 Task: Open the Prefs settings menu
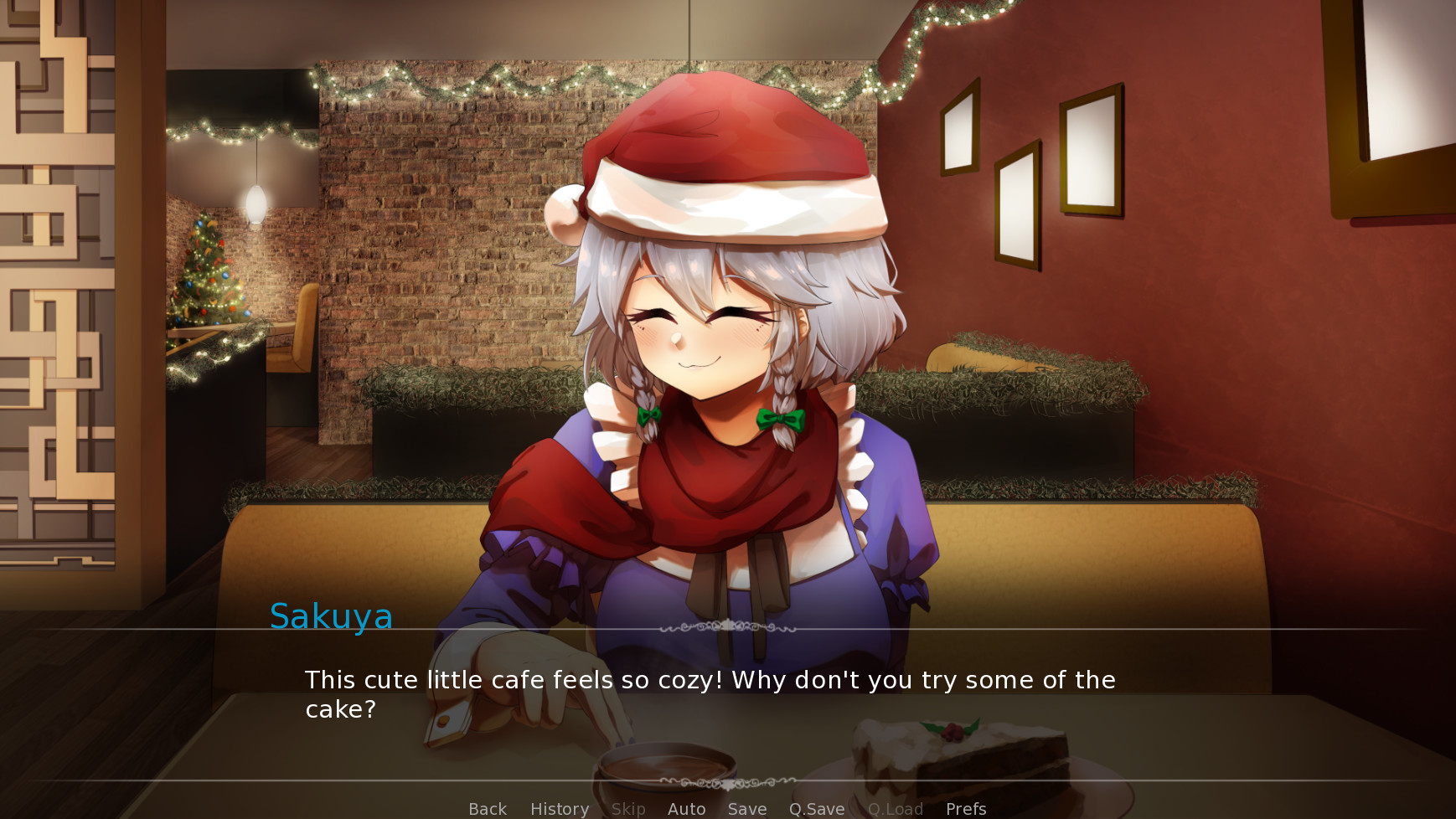pyautogui.click(x=965, y=809)
